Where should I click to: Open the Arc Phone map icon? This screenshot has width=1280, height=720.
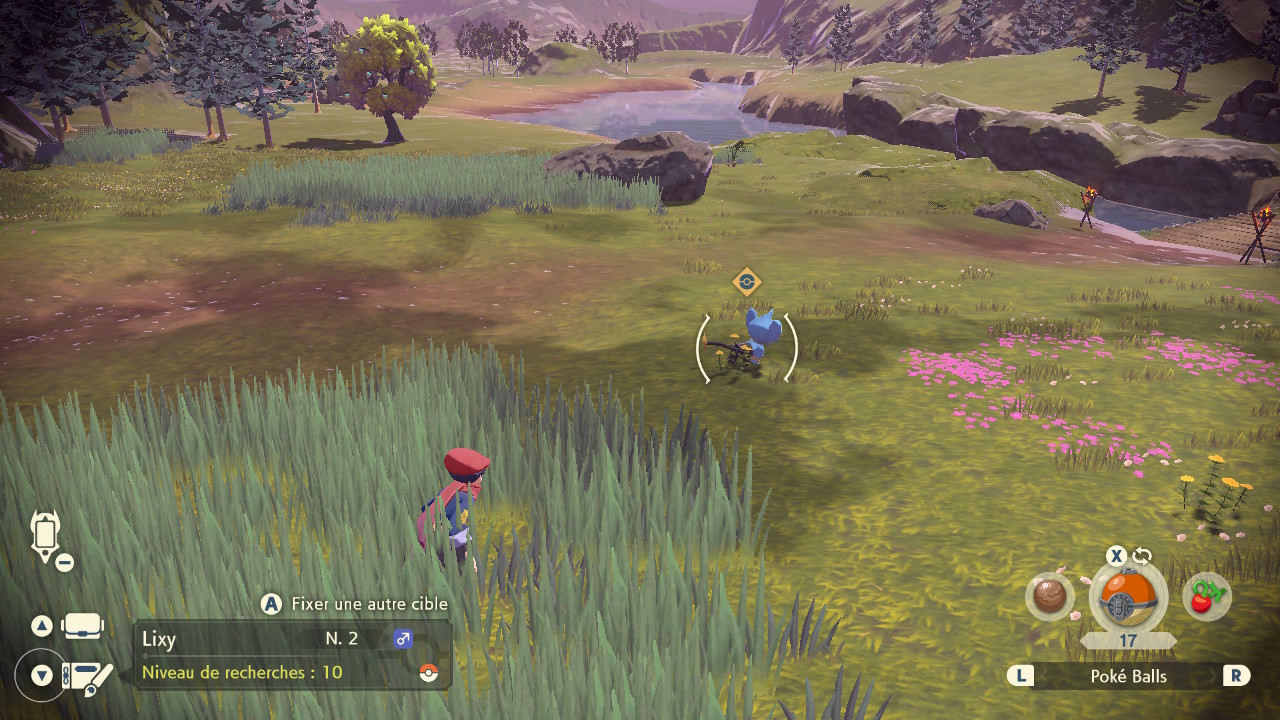47,537
